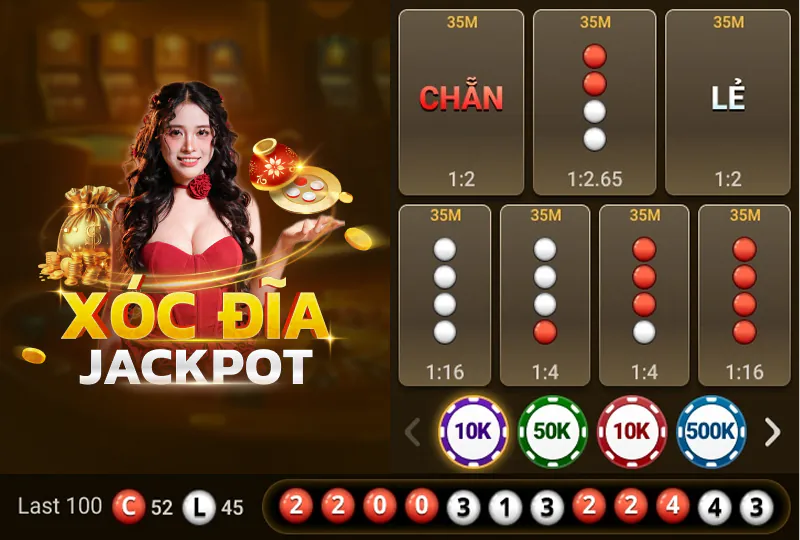
Task: Place a bet on CHẴN
Action: [461, 102]
